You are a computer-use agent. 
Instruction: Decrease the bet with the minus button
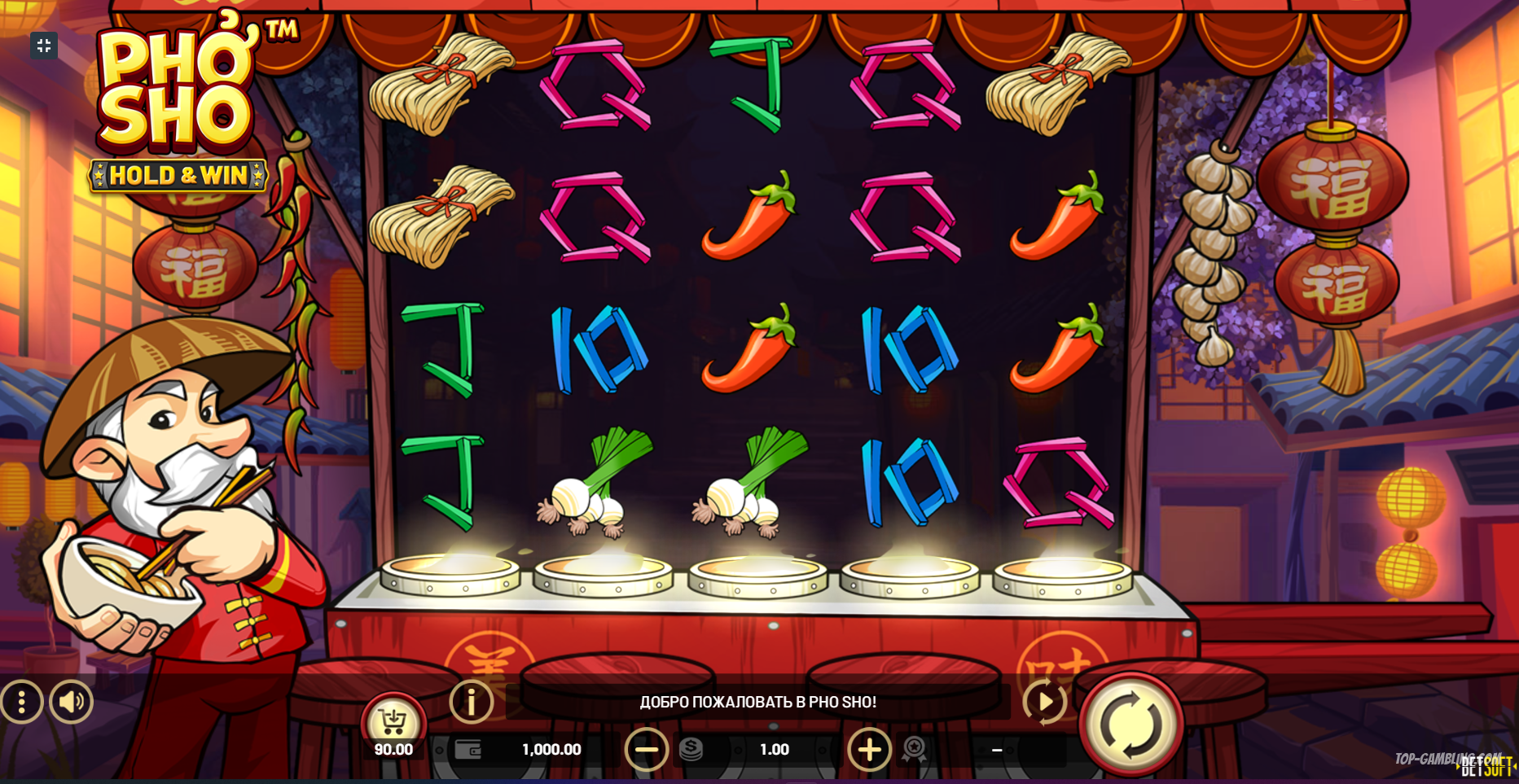647,749
